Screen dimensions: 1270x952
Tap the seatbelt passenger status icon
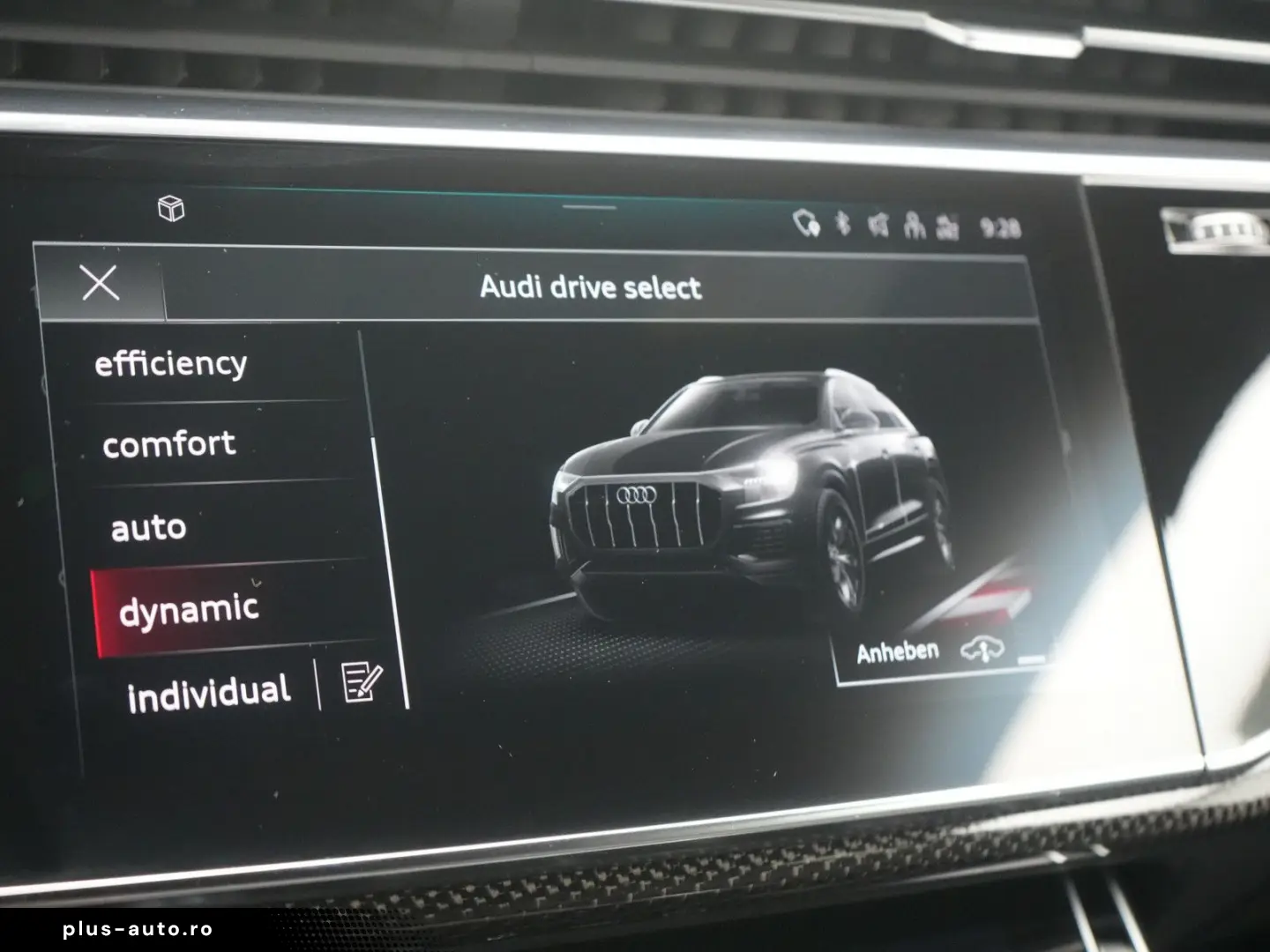(x=915, y=225)
